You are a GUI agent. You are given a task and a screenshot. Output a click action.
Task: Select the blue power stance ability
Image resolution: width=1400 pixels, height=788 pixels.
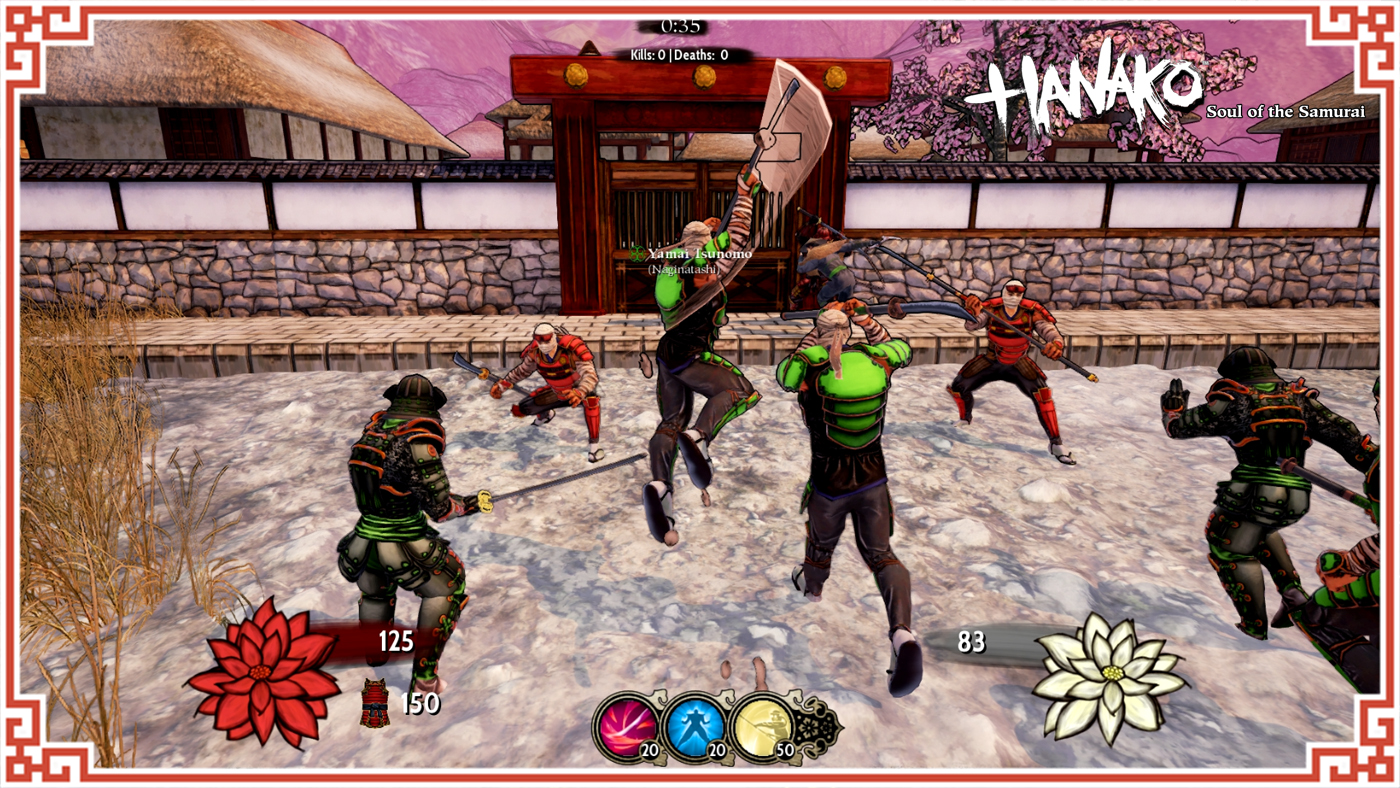(x=694, y=727)
